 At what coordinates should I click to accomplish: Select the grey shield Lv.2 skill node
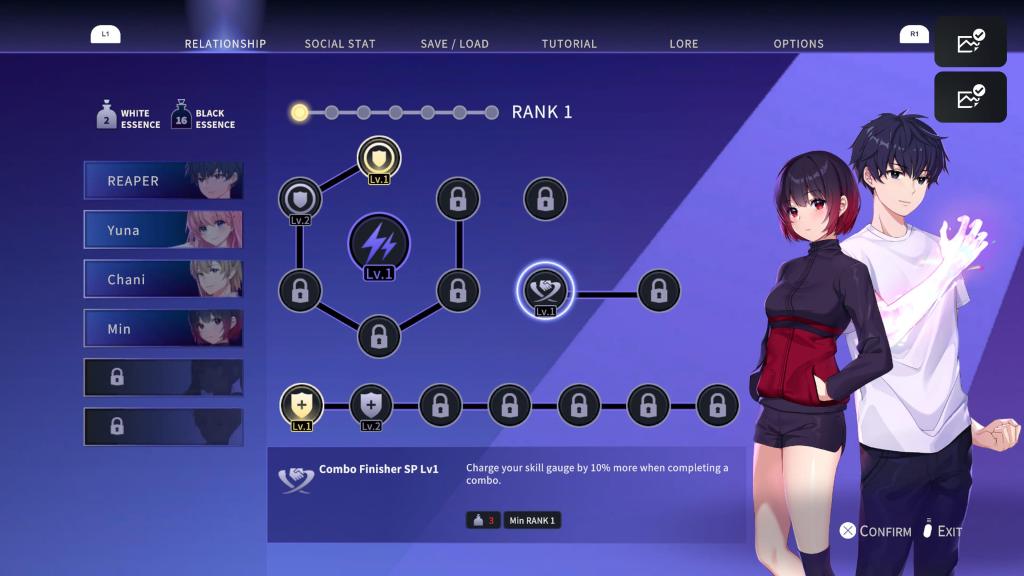(300, 198)
